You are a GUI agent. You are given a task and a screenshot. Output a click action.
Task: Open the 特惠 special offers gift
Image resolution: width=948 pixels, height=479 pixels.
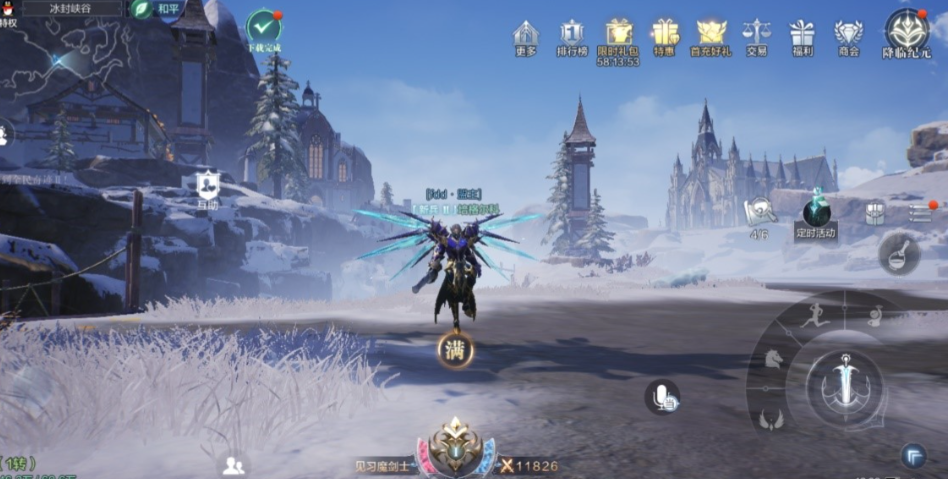664,36
